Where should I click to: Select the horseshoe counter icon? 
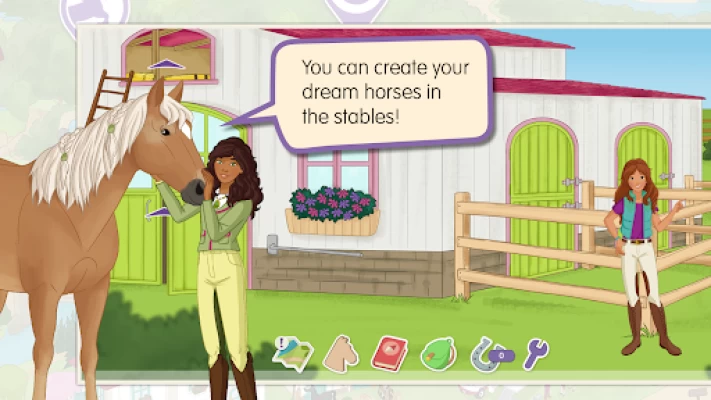tap(489, 352)
